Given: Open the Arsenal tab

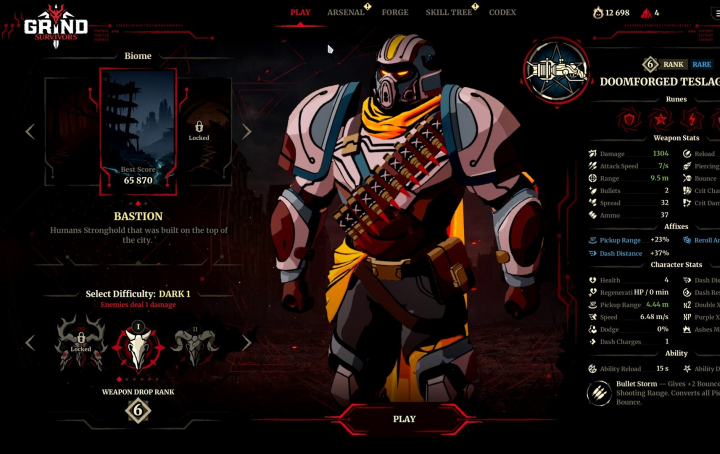Looking at the screenshot, I should tap(346, 12).
